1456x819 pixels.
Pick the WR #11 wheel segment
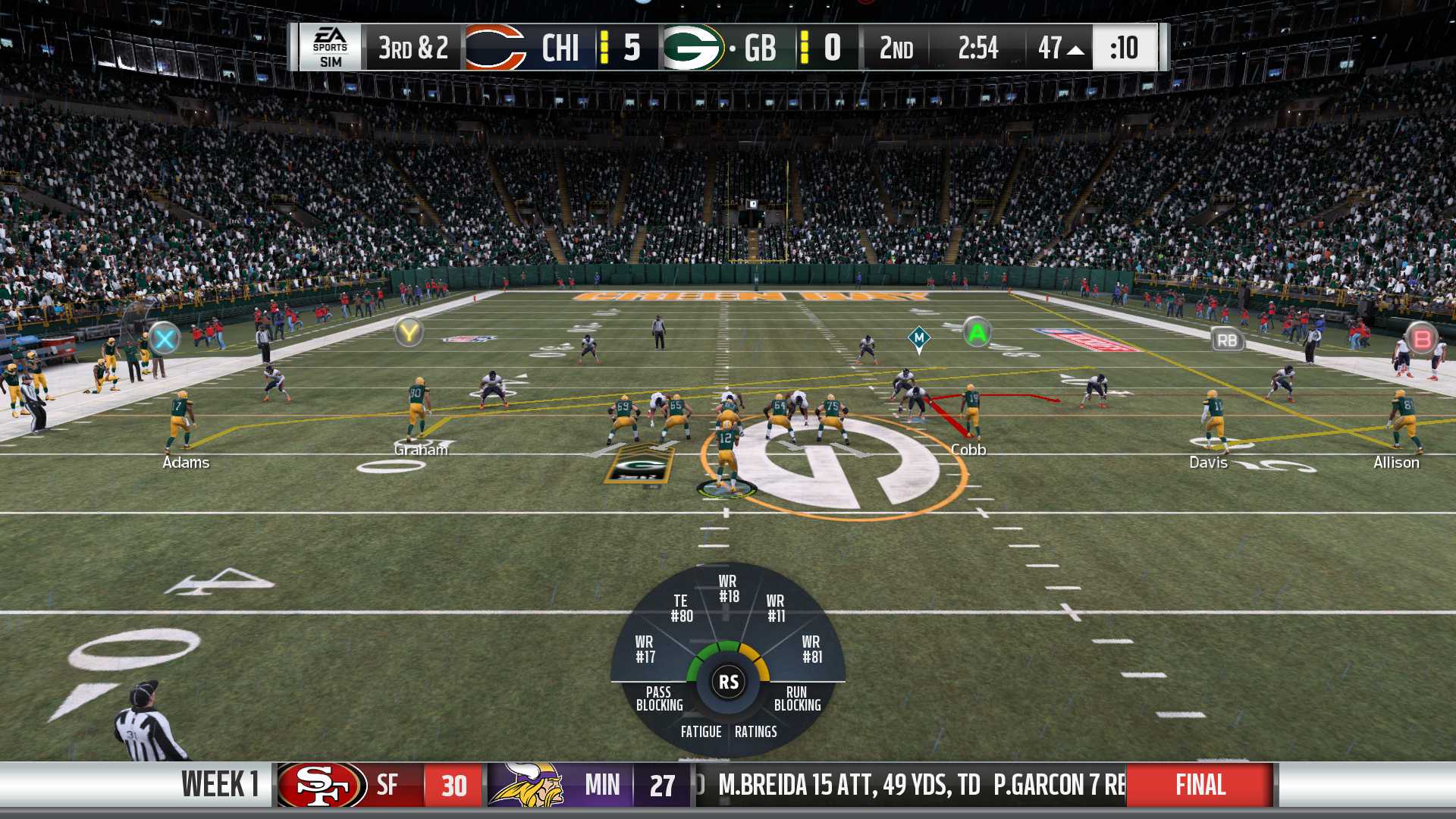point(776,608)
